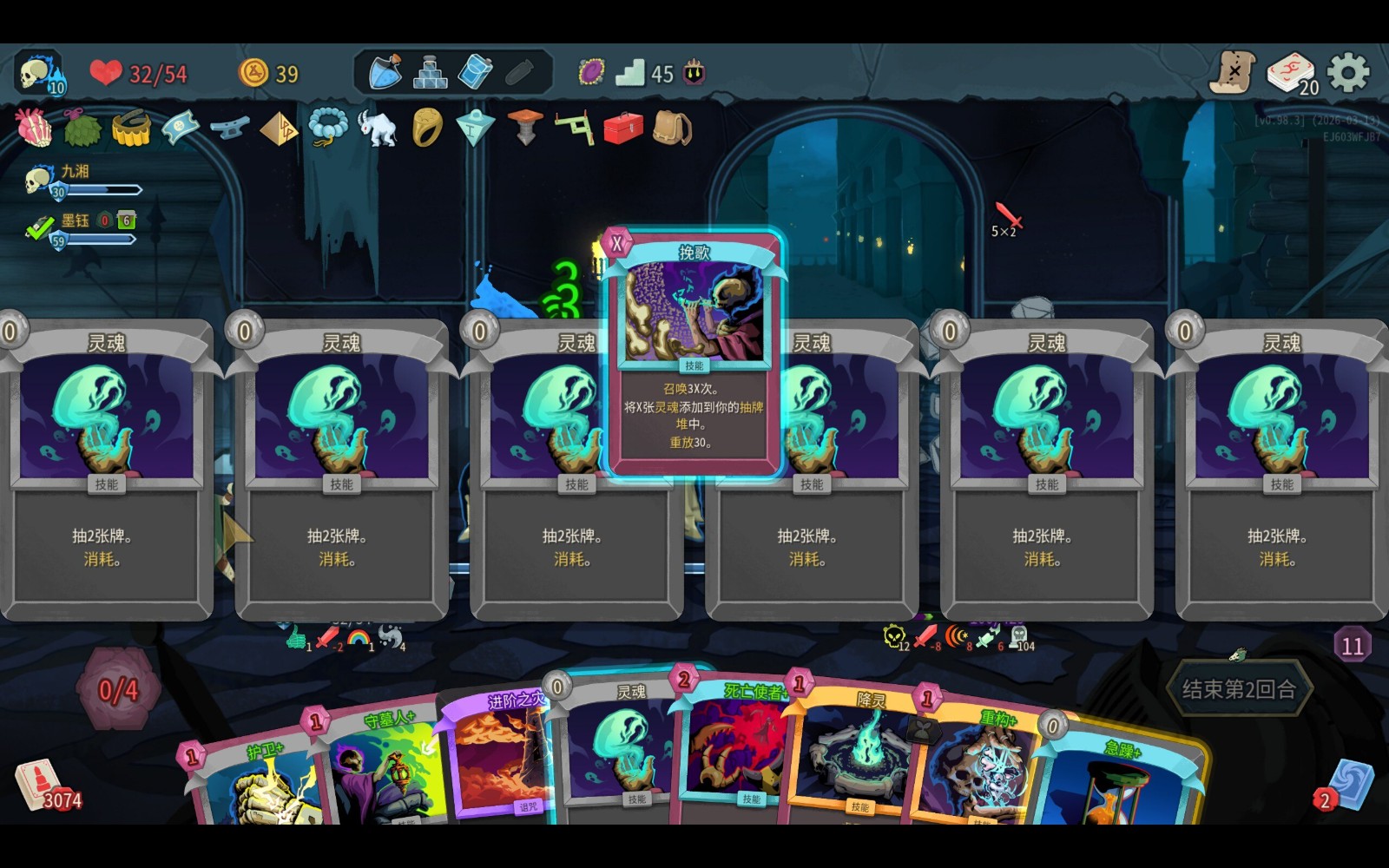This screenshot has width=1389, height=868.
Task: Inspect the backpack relic
Action: click(x=671, y=128)
